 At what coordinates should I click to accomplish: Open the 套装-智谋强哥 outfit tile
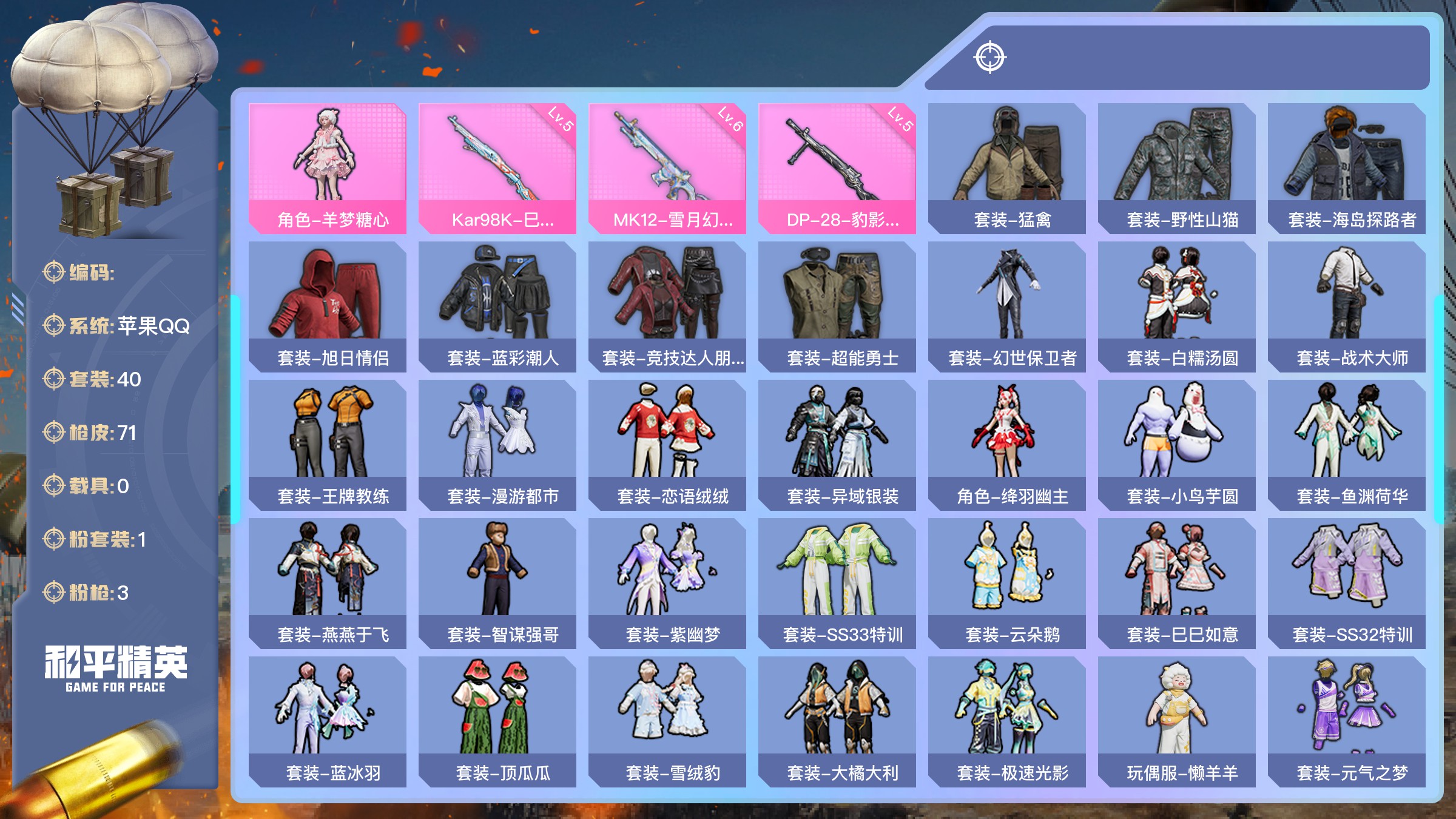tap(497, 583)
